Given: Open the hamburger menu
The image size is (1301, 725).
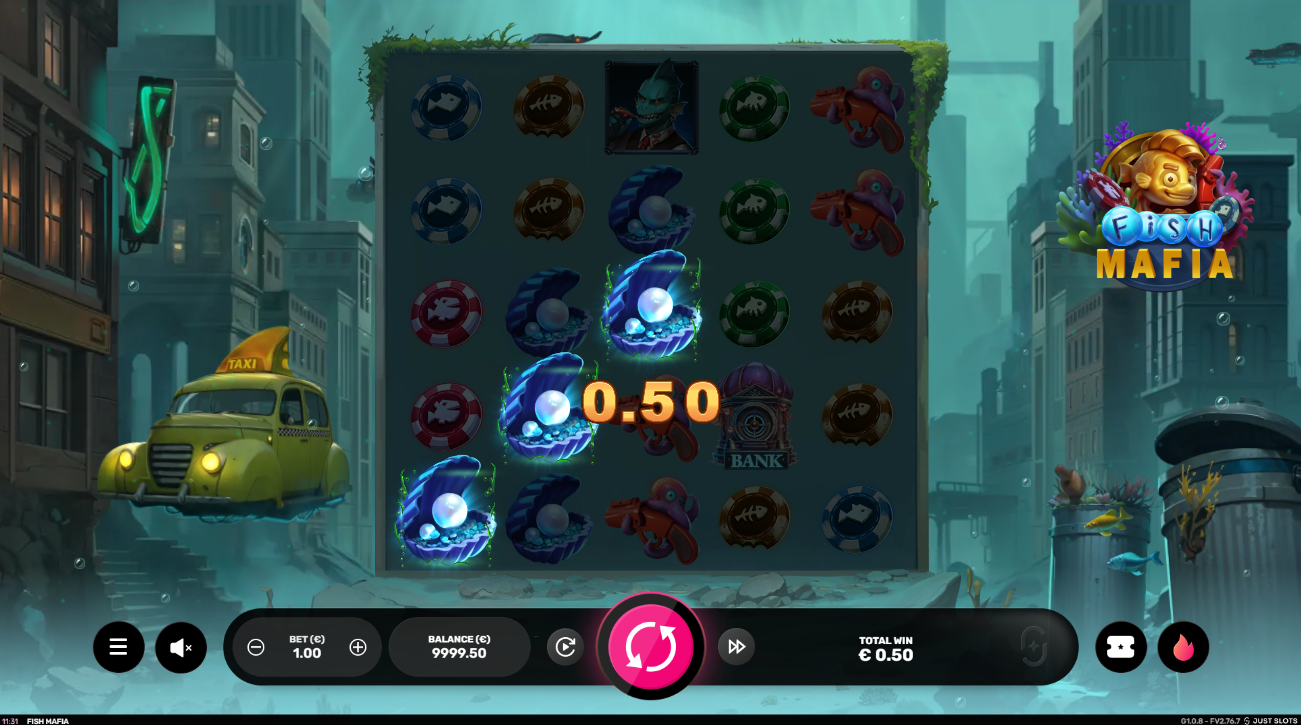Looking at the screenshot, I should tap(119, 647).
